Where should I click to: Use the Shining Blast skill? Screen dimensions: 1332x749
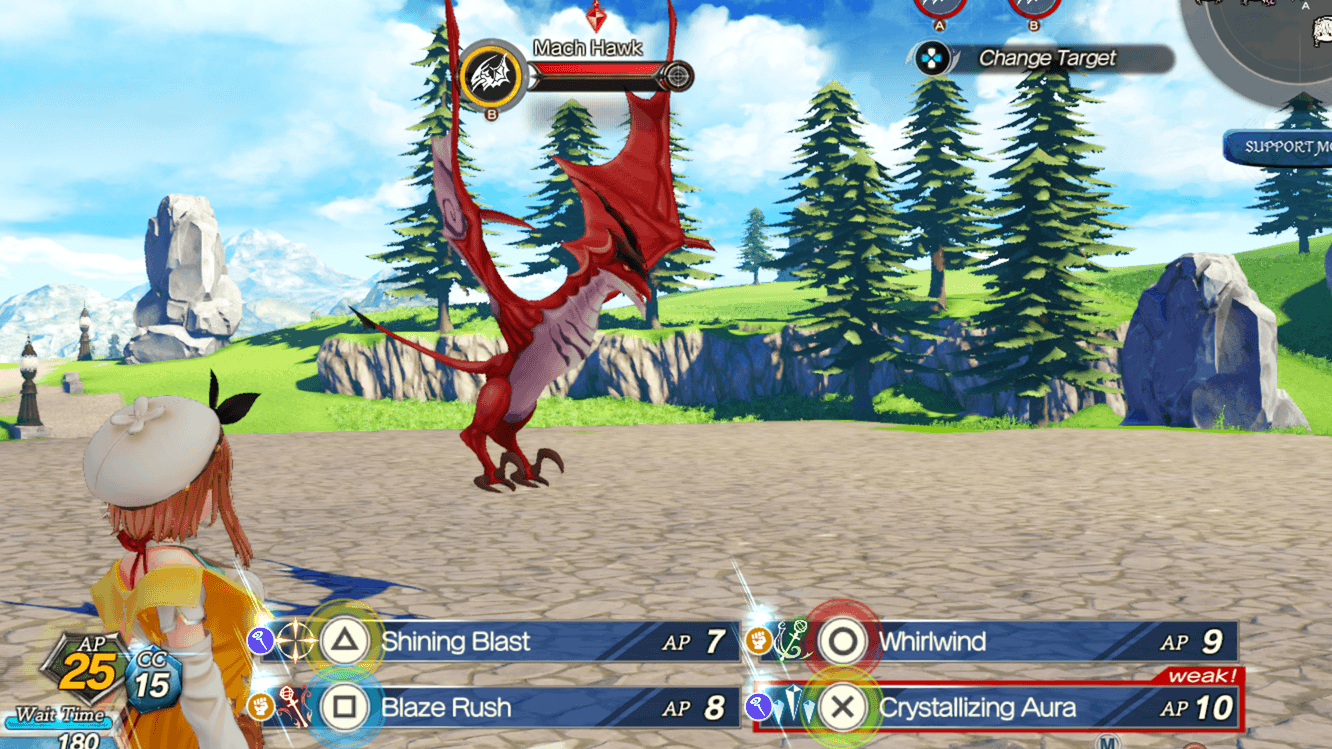coord(456,642)
